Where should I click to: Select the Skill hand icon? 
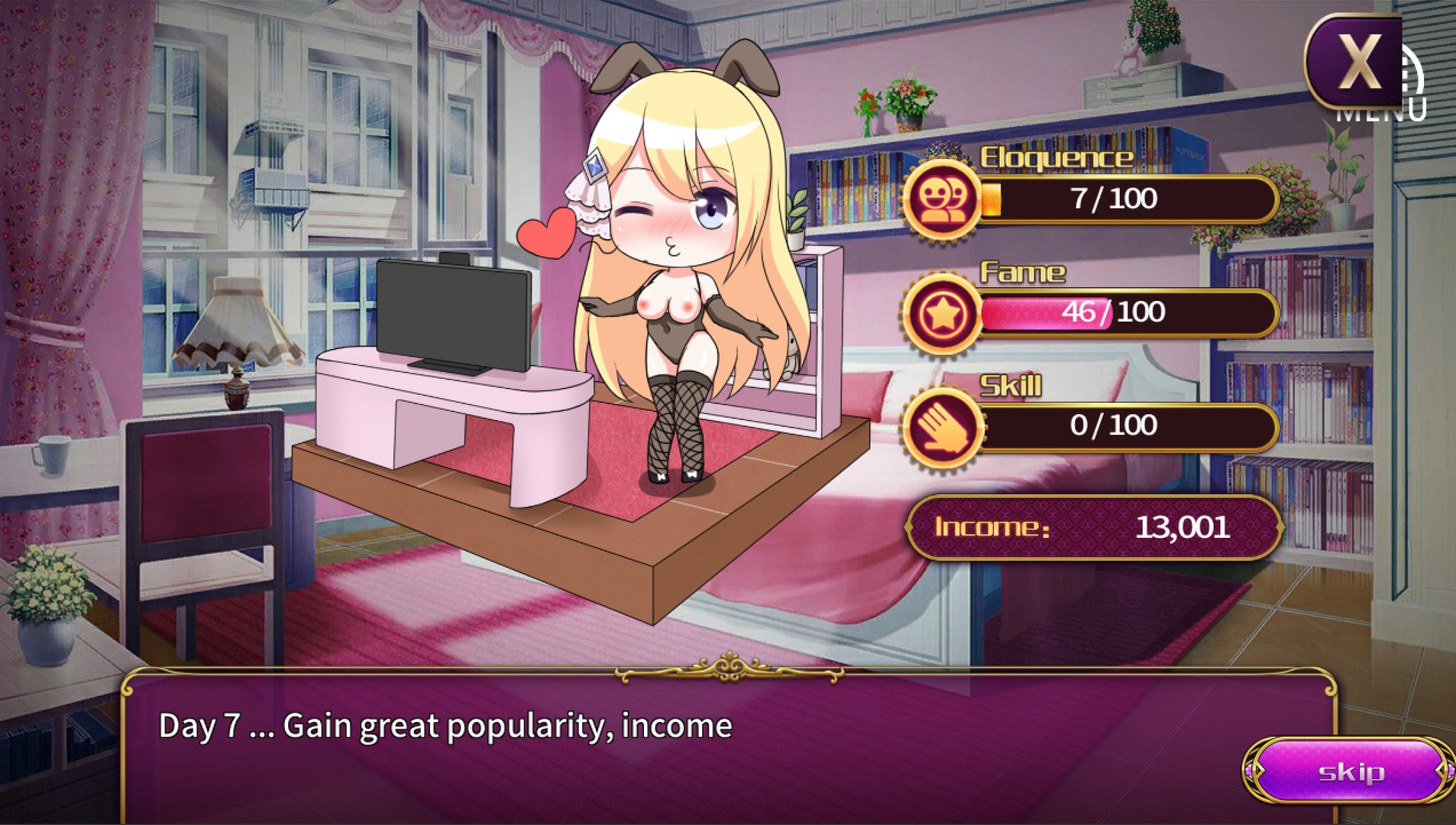(946, 426)
